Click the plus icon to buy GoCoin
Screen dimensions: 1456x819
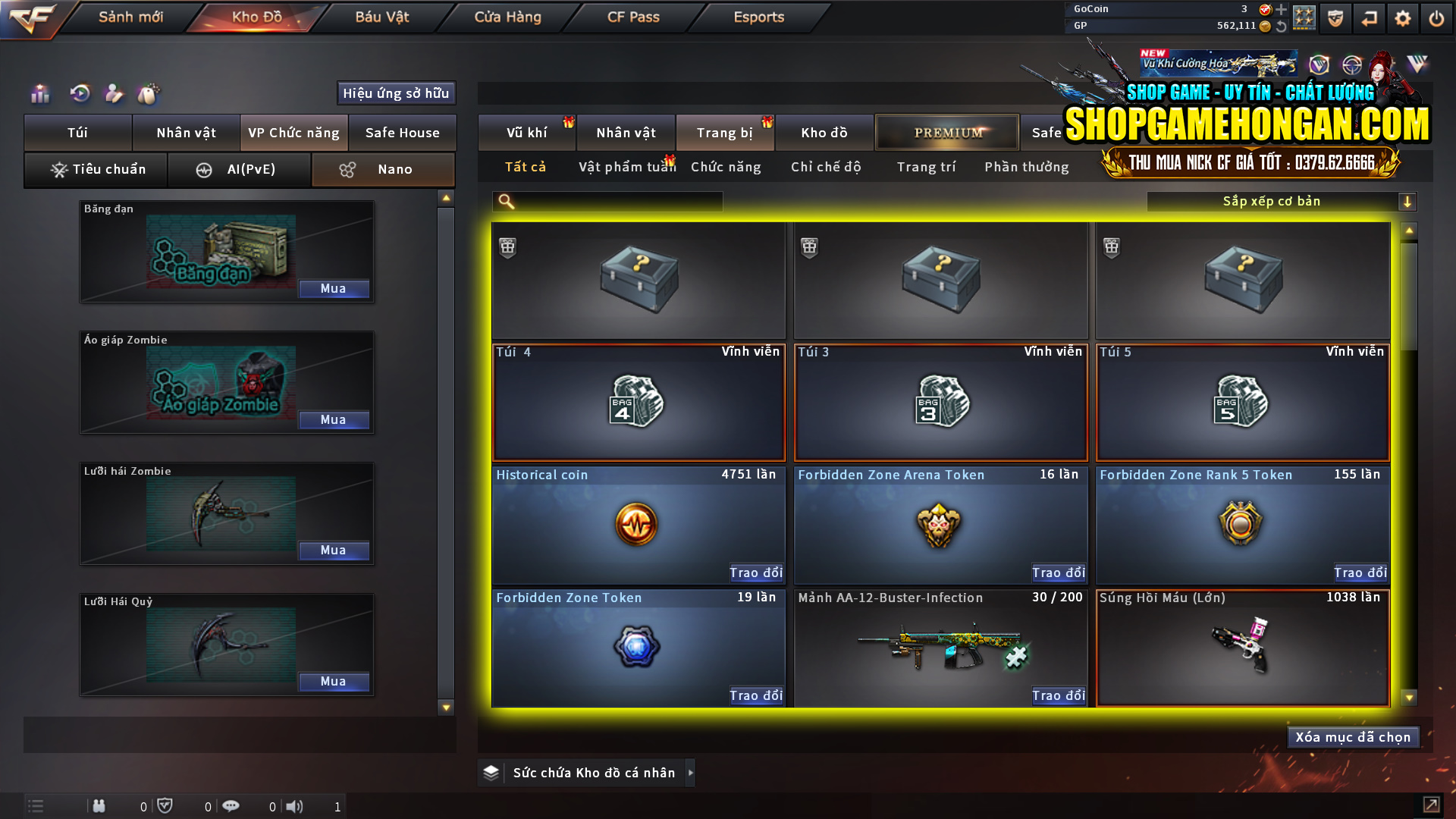(x=1279, y=10)
